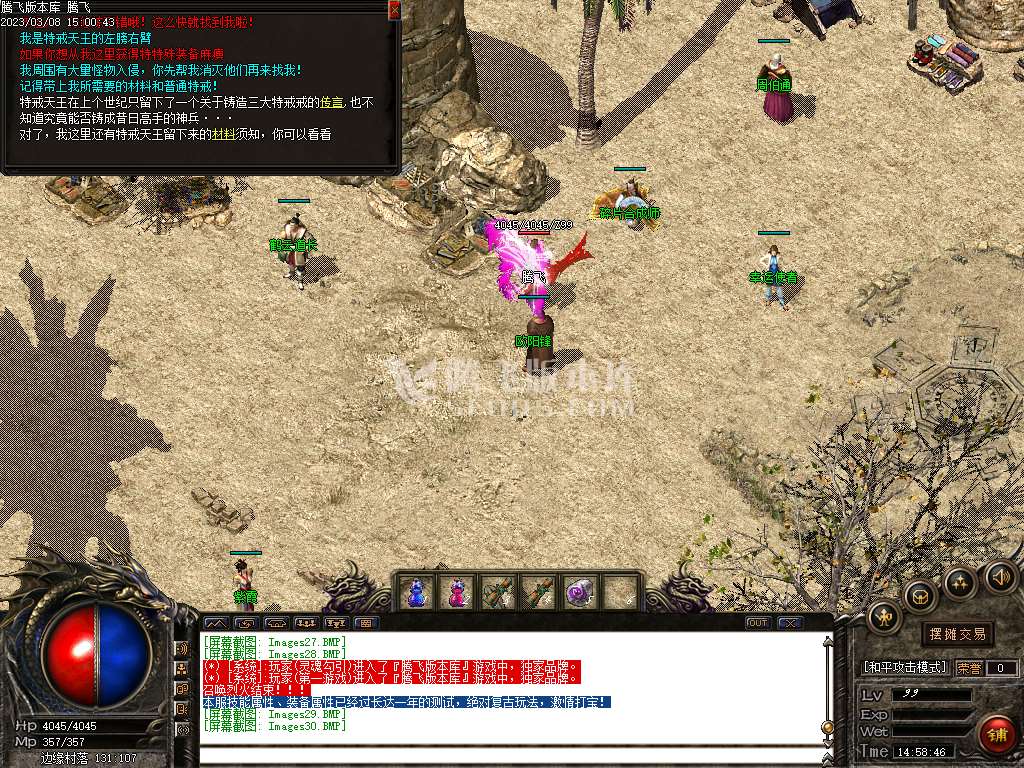Click the OUT button above chat

click(x=758, y=623)
